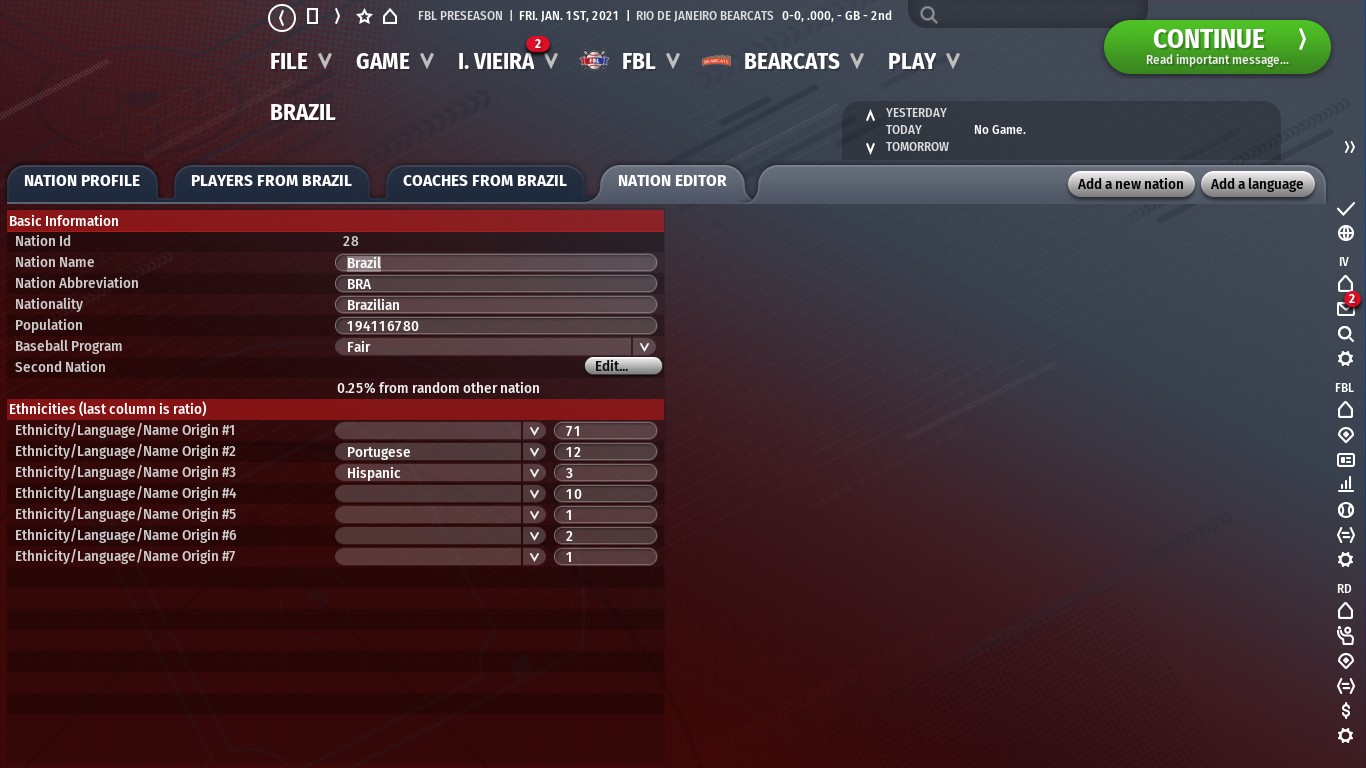Open the File menu
Viewport: 1366px width, 768px height.
point(299,62)
